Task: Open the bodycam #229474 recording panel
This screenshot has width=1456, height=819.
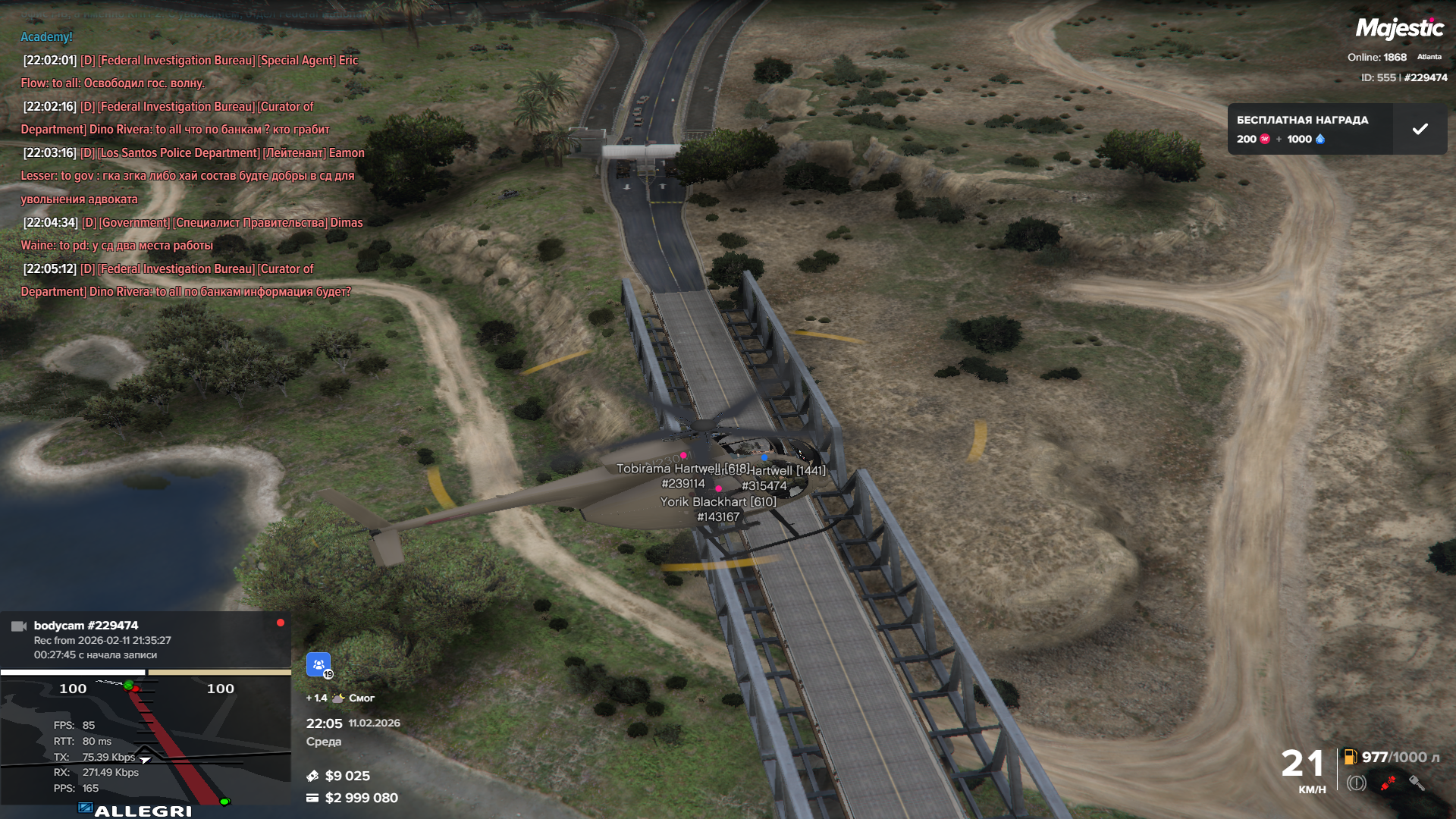Action: (146, 639)
